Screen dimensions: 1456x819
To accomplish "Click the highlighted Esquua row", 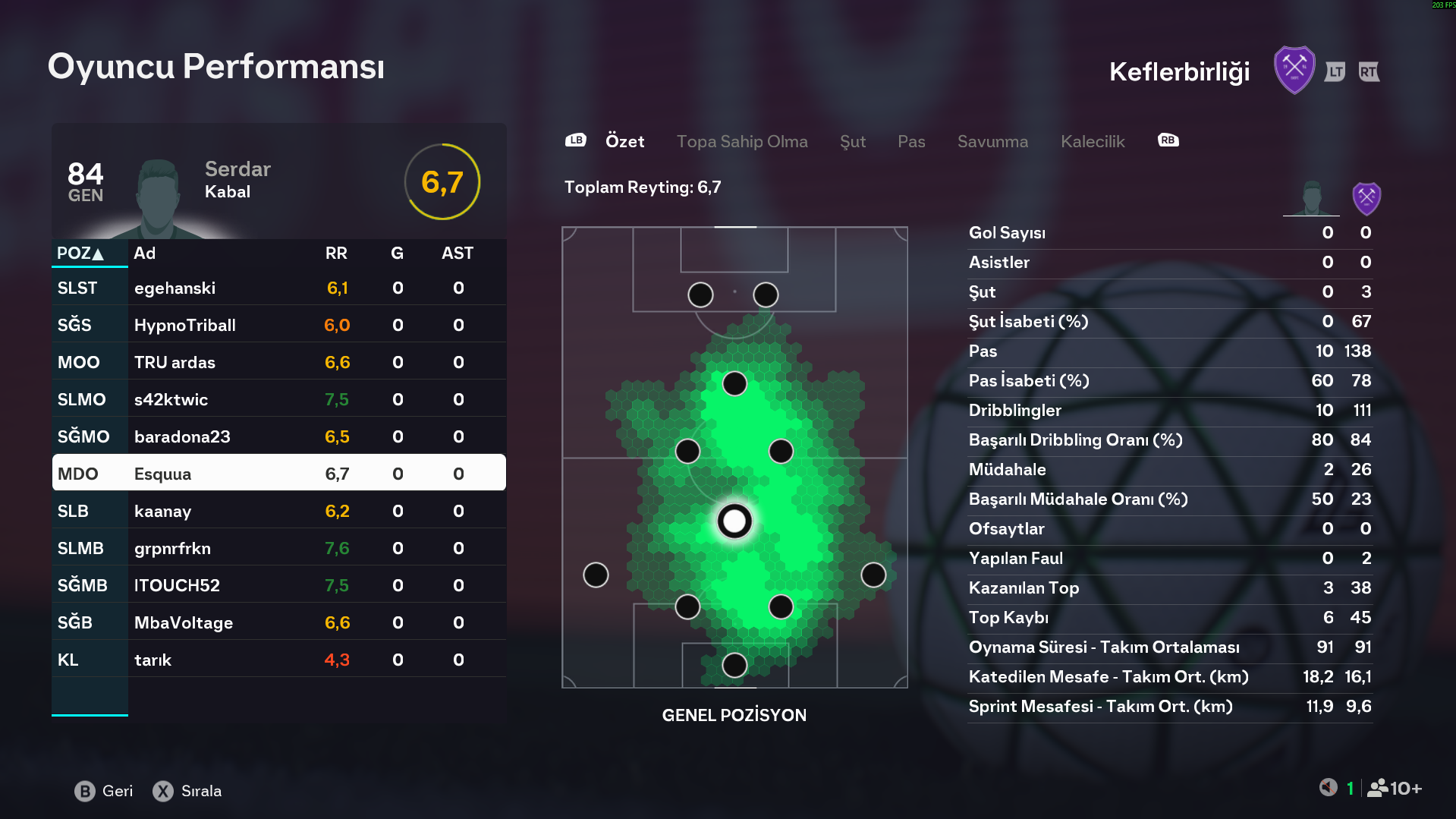I will pos(278,474).
